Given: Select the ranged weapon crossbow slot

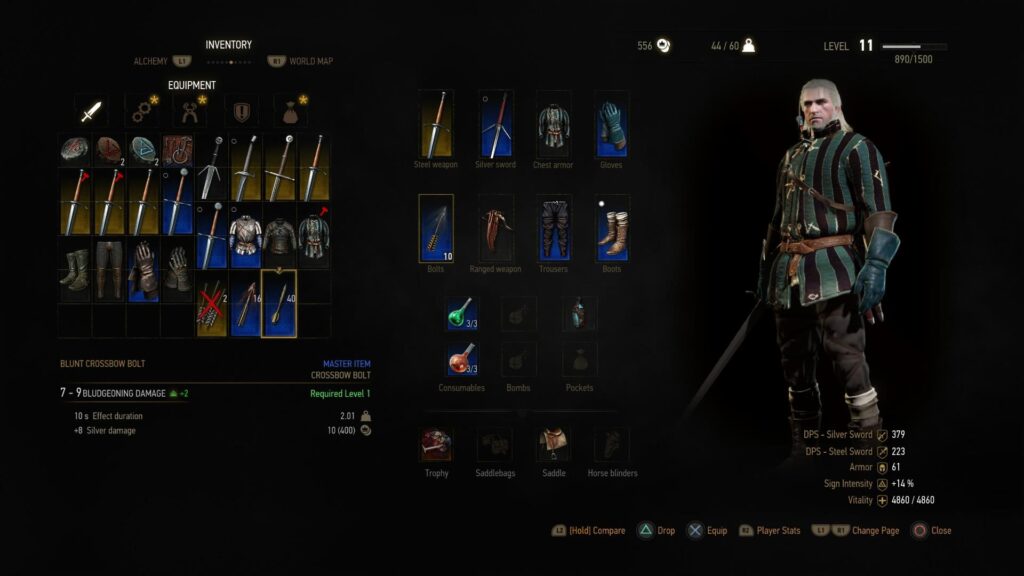Looking at the screenshot, I should [495, 228].
